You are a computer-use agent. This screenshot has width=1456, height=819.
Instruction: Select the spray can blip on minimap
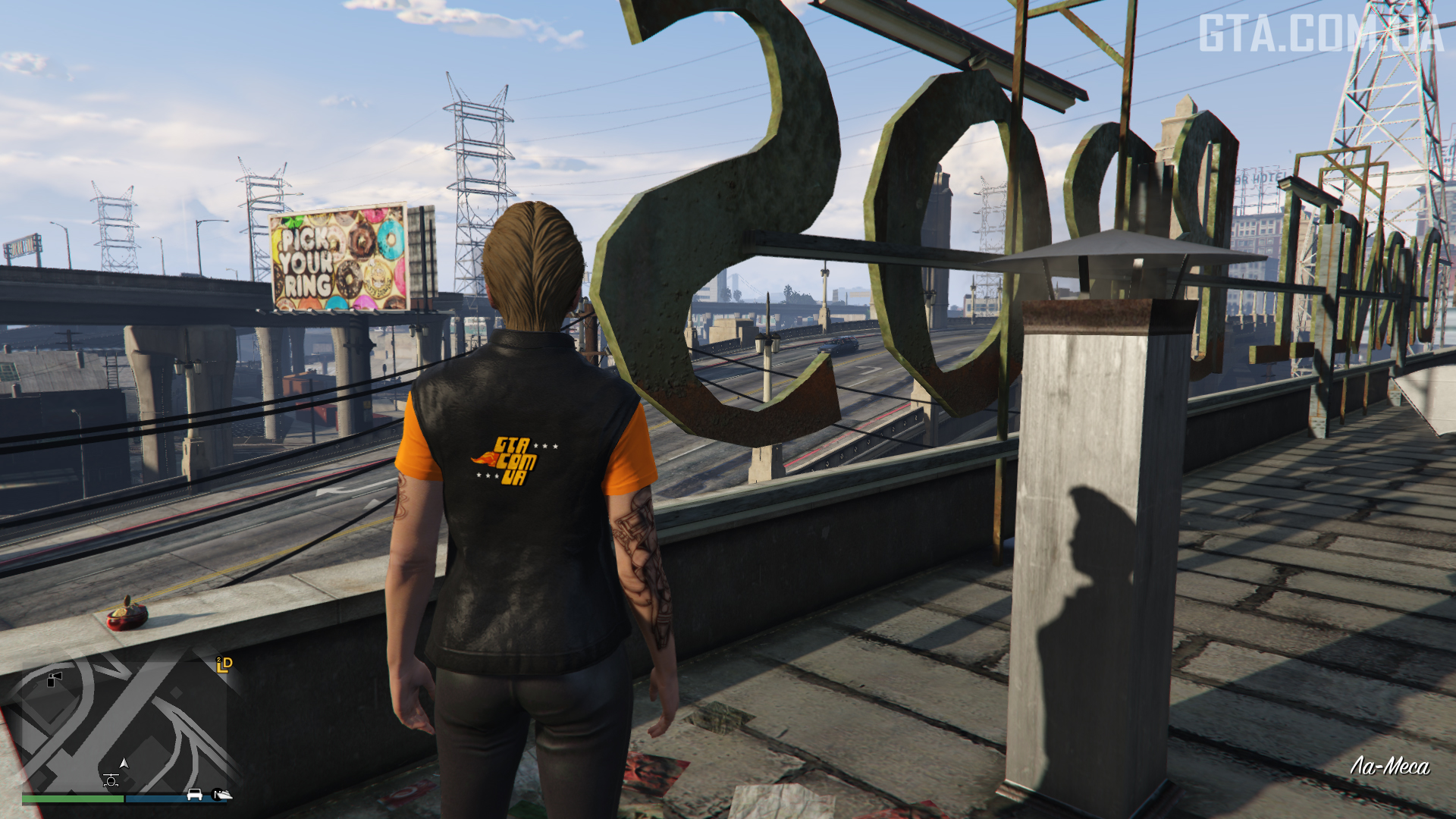(x=55, y=679)
